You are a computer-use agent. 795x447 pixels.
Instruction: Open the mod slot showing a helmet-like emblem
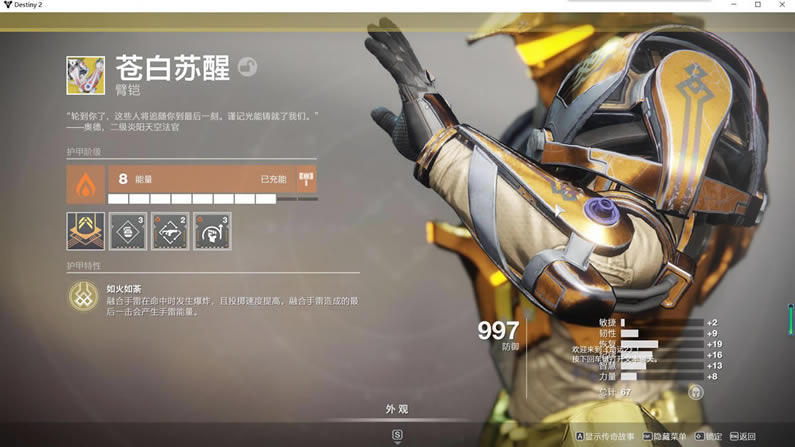click(x=128, y=231)
